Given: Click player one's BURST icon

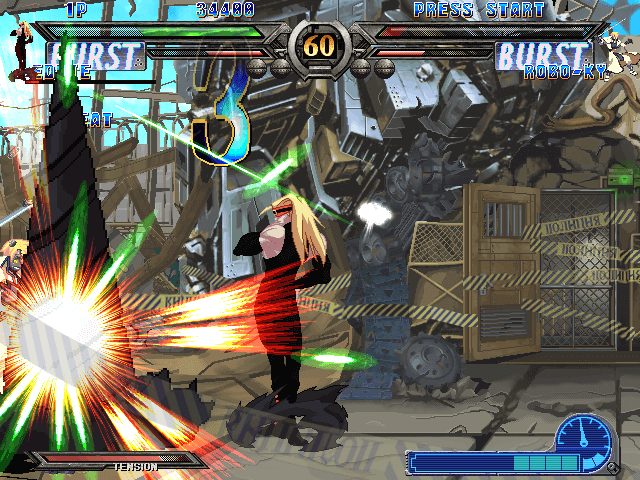Looking at the screenshot, I should (95, 56).
